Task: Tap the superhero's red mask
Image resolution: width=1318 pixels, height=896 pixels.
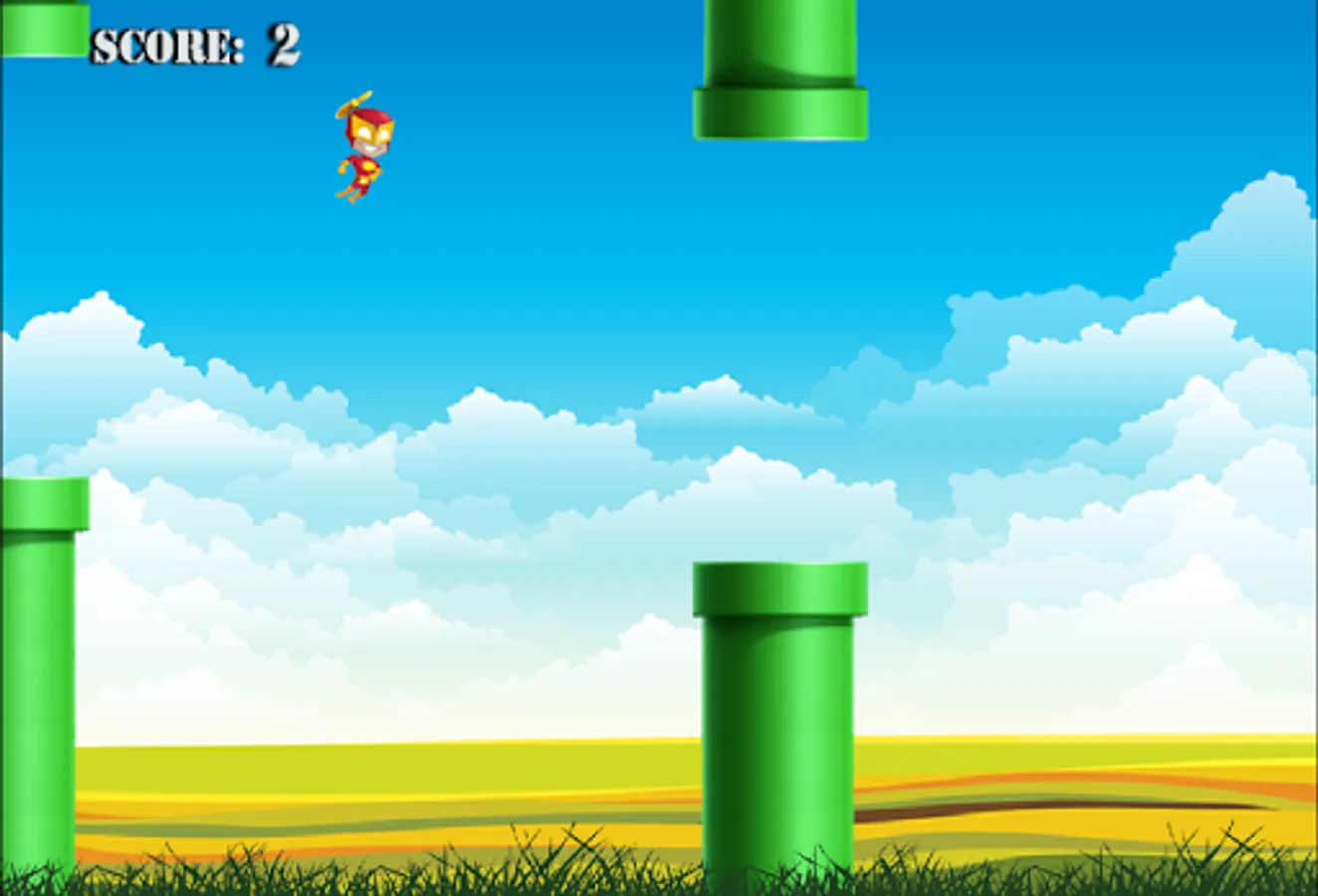Action: [x=373, y=121]
